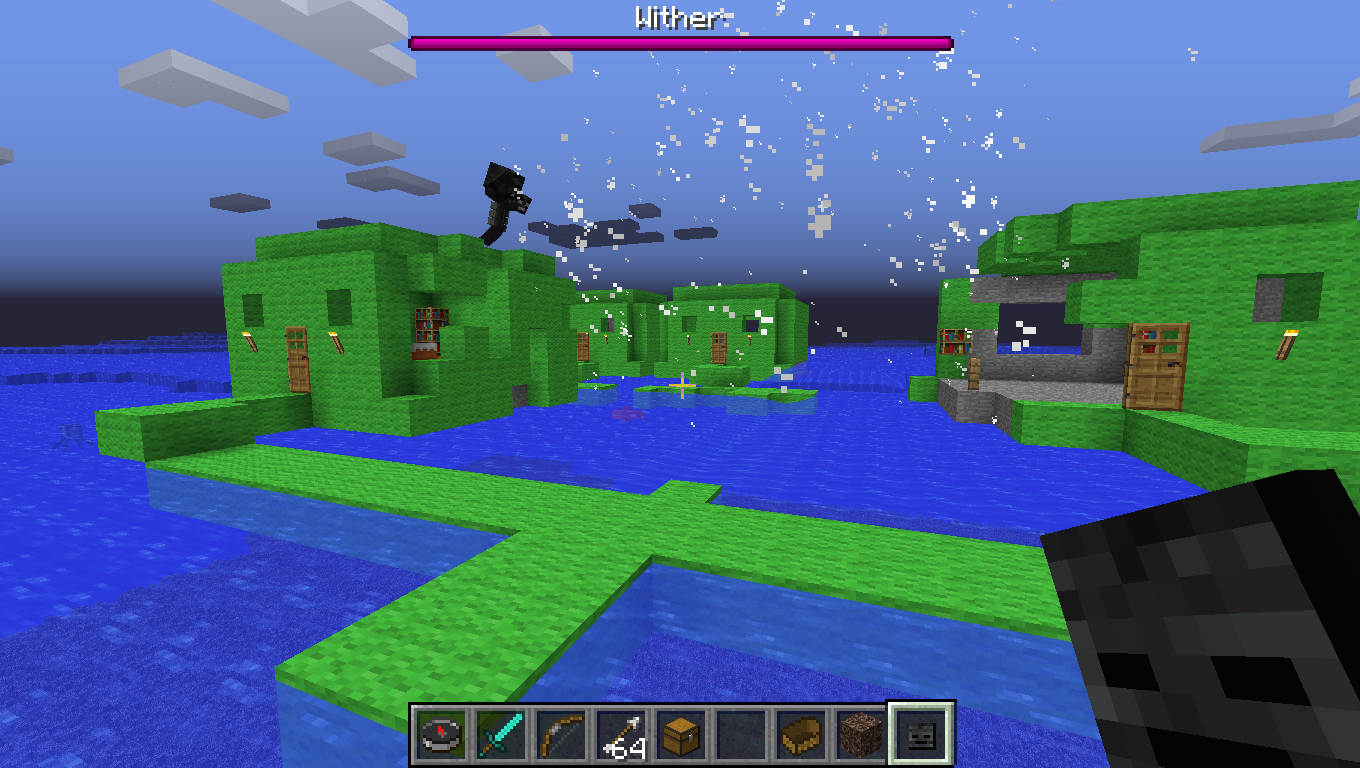Viewport: 1360px width, 768px height.
Task: Click the Wither title text above the boss bar
Action: pos(678,15)
